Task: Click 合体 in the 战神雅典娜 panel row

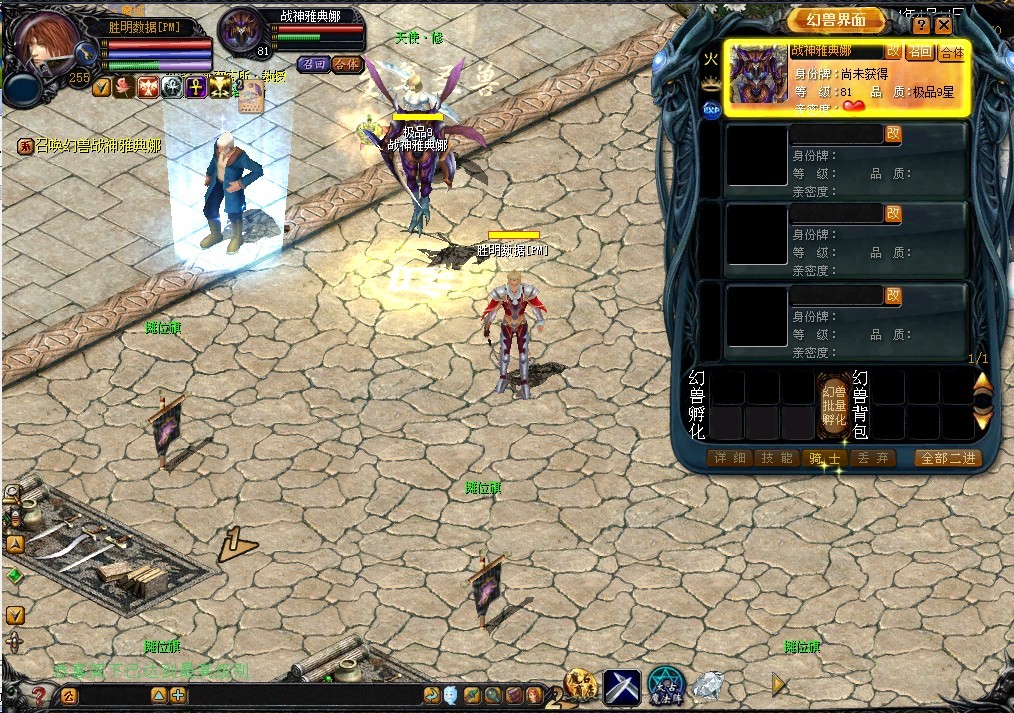Action: (951, 52)
